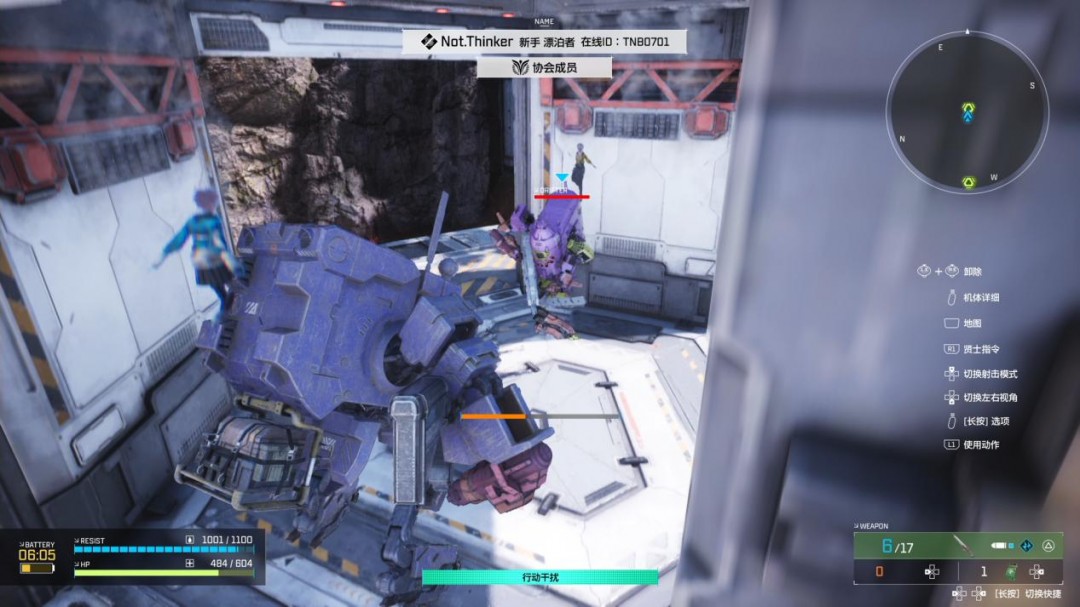Select the Not.Thinker player name banner

pos(543,42)
